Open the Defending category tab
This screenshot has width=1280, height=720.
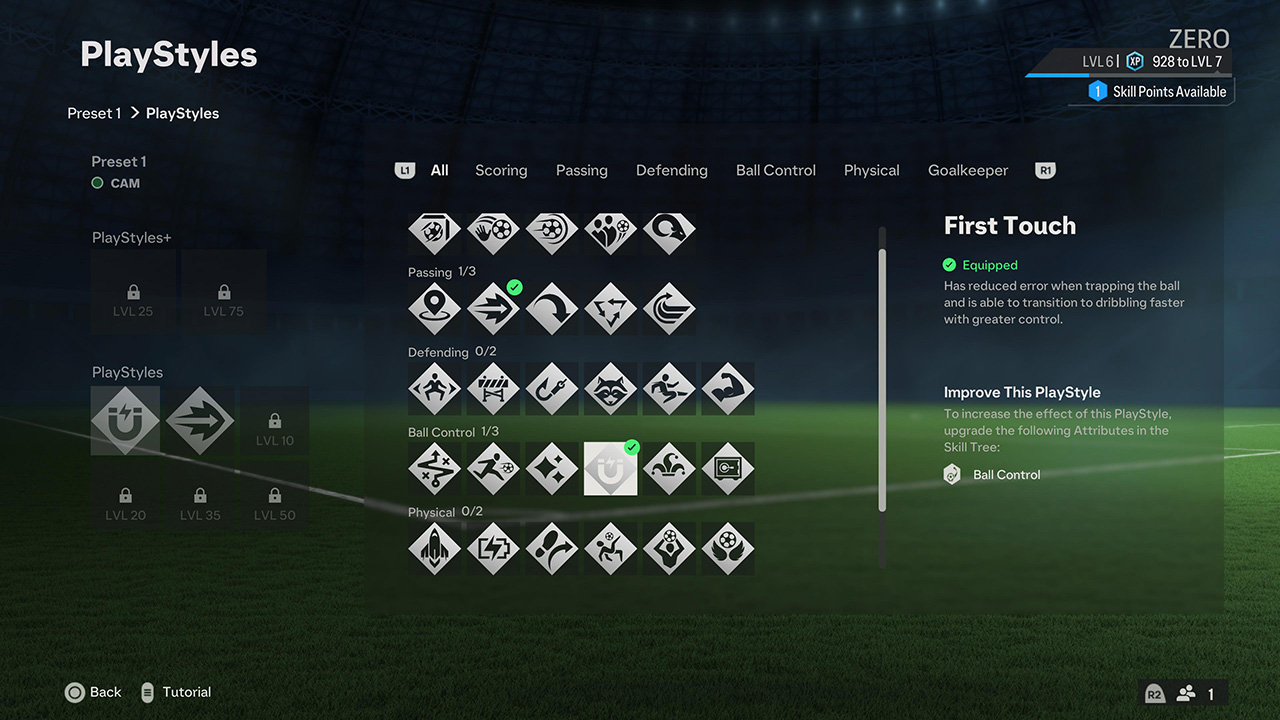coord(671,170)
